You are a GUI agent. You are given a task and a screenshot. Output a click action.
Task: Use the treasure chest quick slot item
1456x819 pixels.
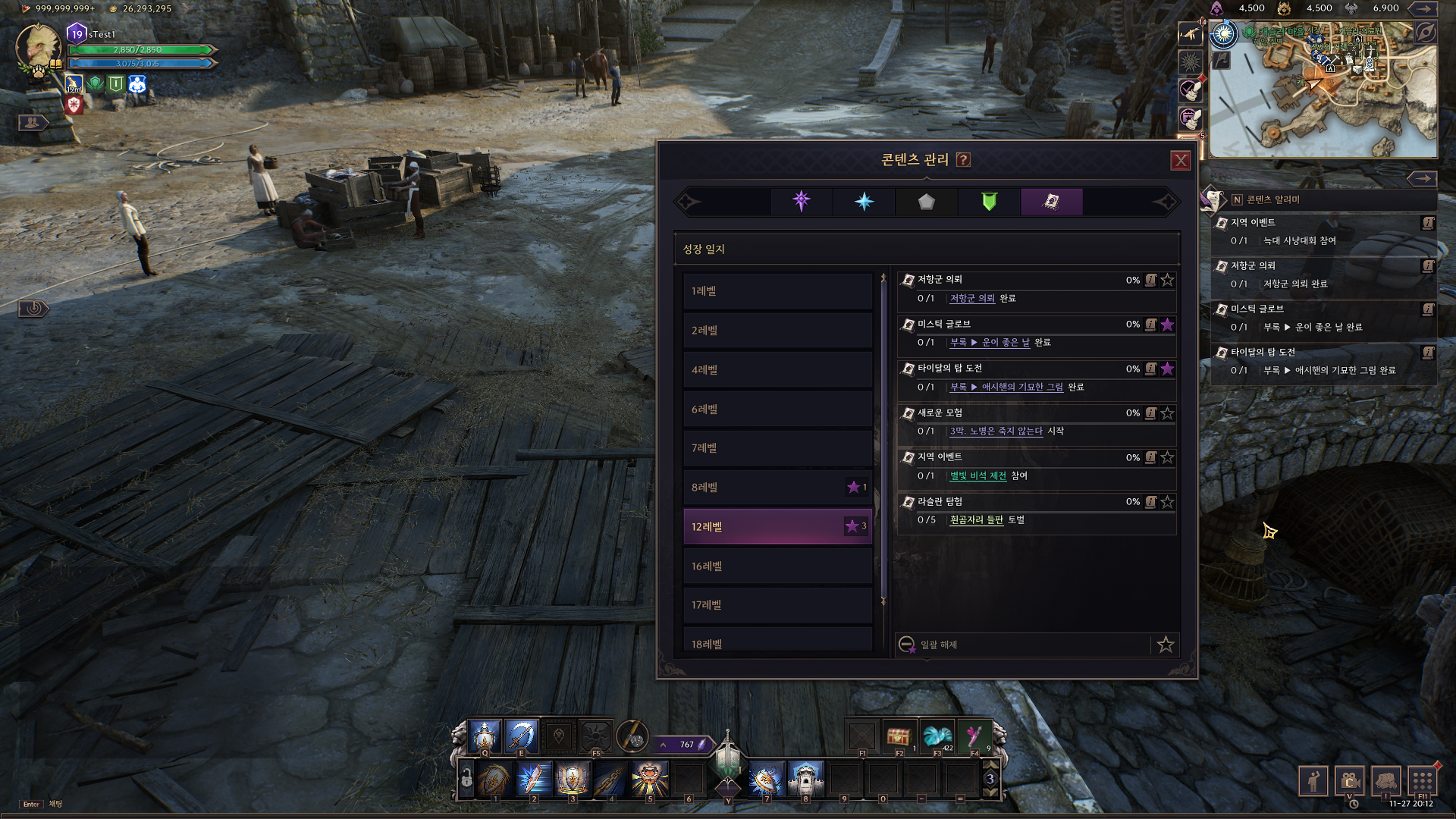[x=899, y=736]
